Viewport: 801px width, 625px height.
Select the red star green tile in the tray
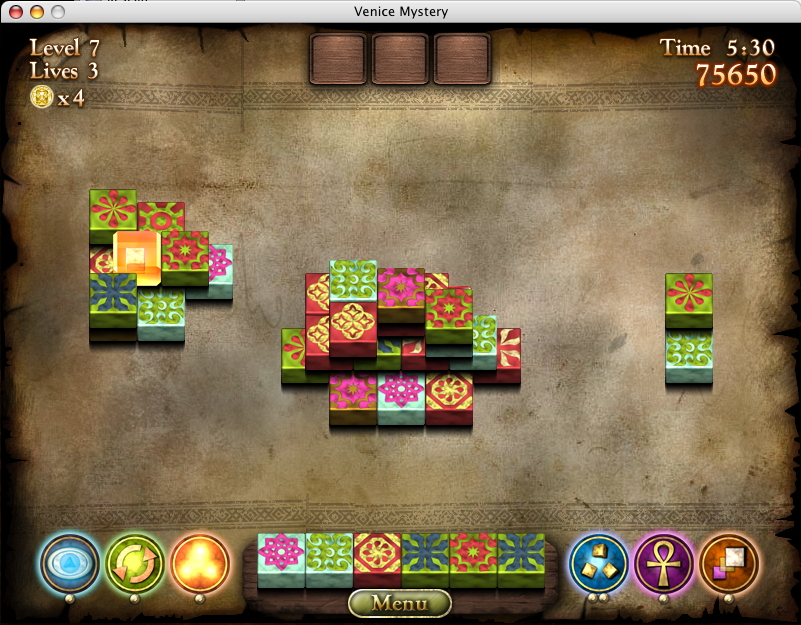tap(473, 555)
